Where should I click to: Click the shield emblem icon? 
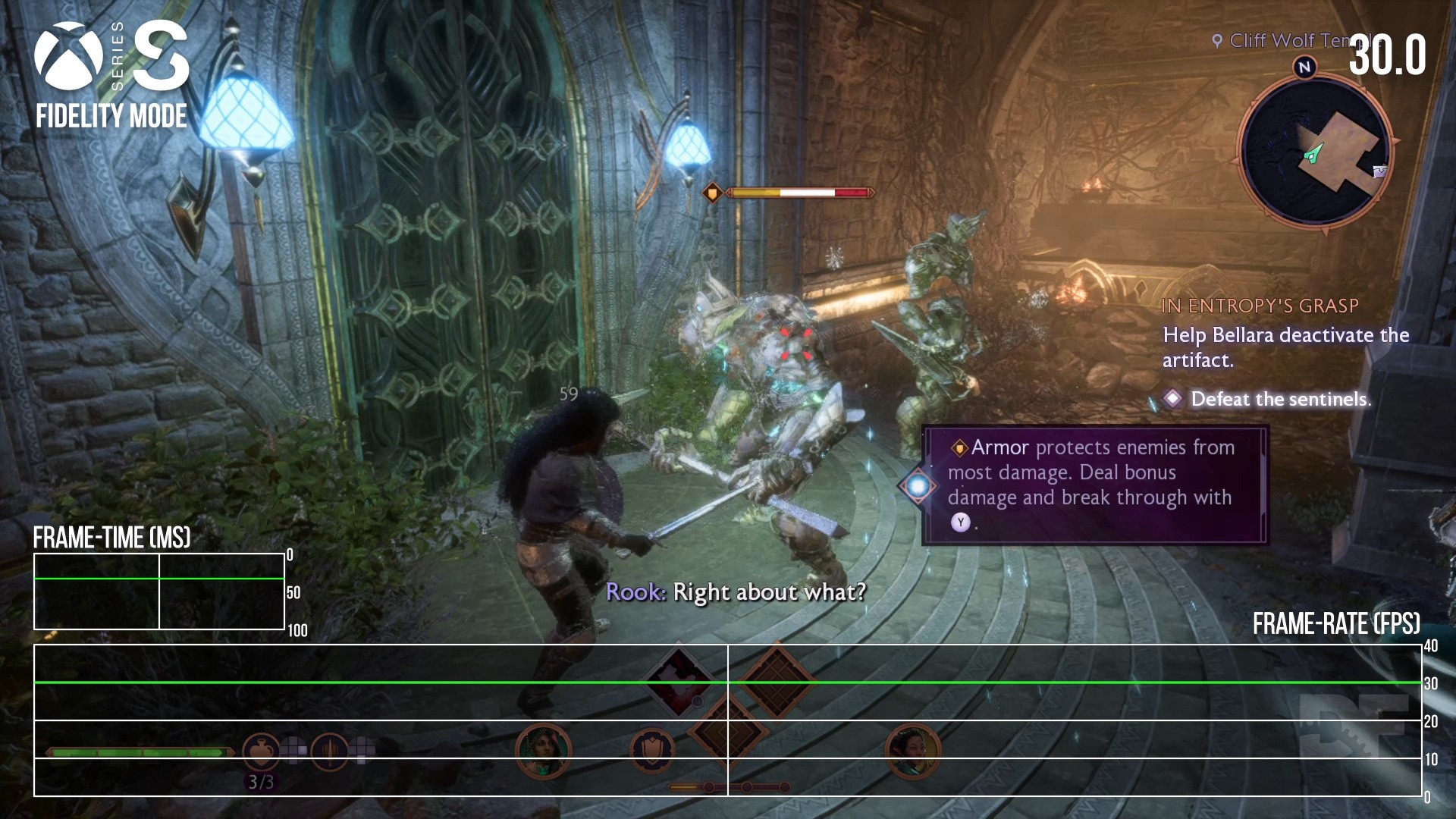pyautogui.click(x=652, y=751)
